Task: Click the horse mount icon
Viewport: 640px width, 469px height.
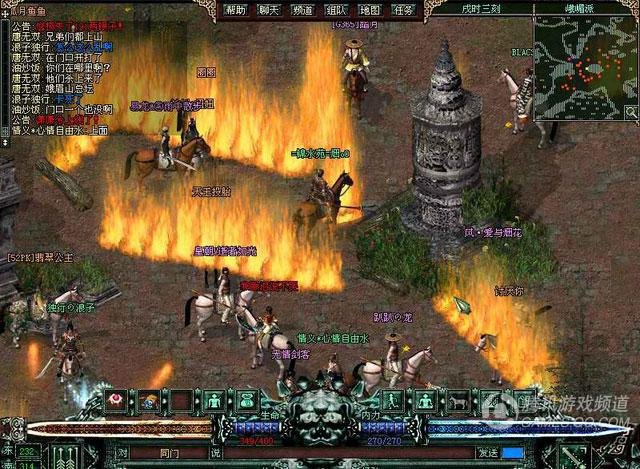Action: (459, 401)
